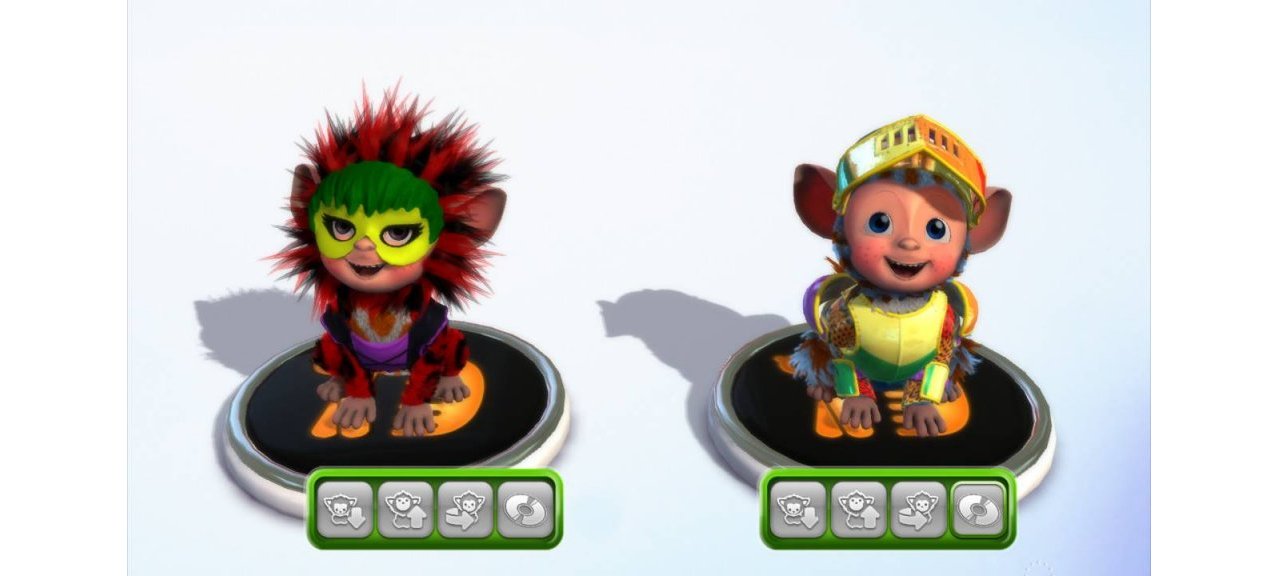Image resolution: width=1278 pixels, height=576 pixels.
Task: Activate the disc button under the gold-helmet monkey
Action: pos(979,509)
